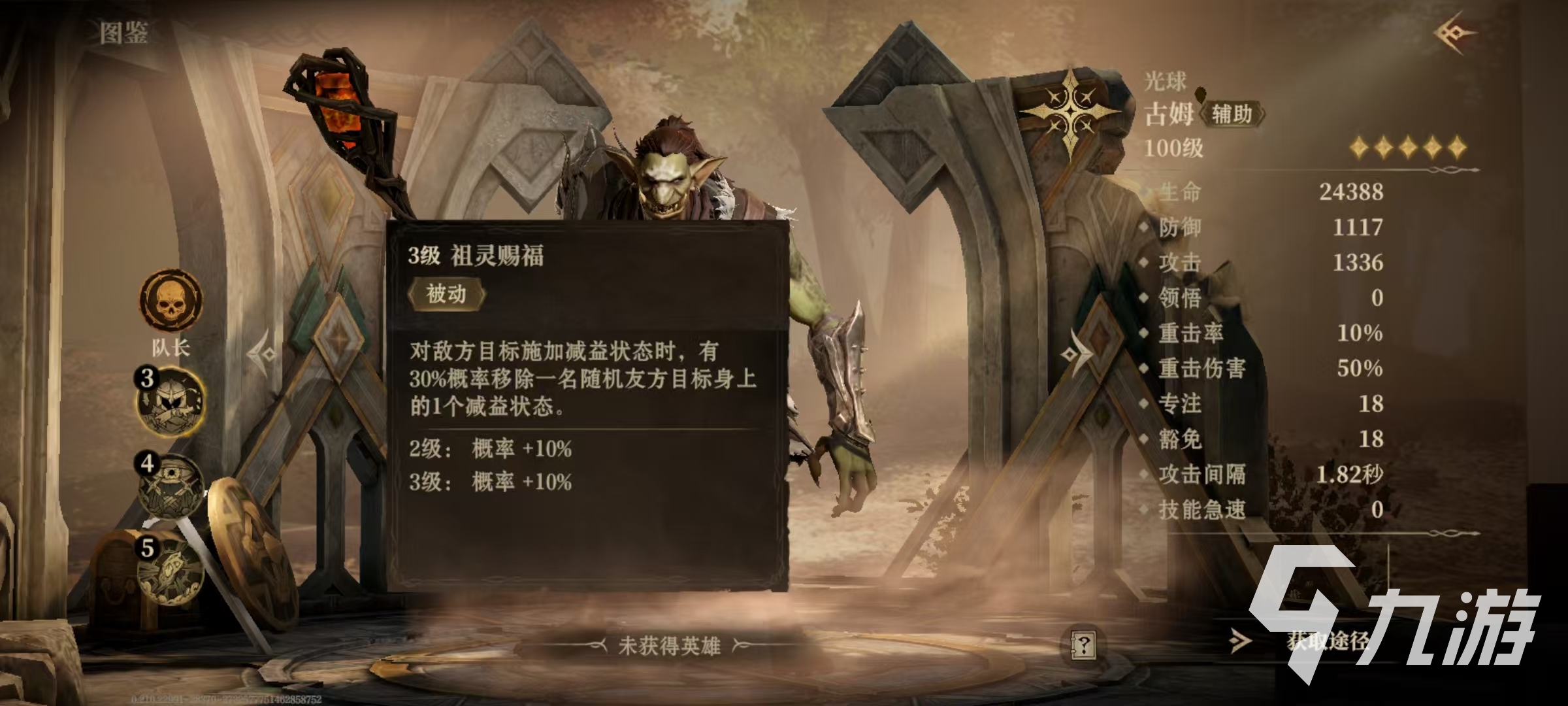The height and width of the screenshot is (706, 1568).
Task: Go back using the top-right return arrow
Action: point(1454,33)
